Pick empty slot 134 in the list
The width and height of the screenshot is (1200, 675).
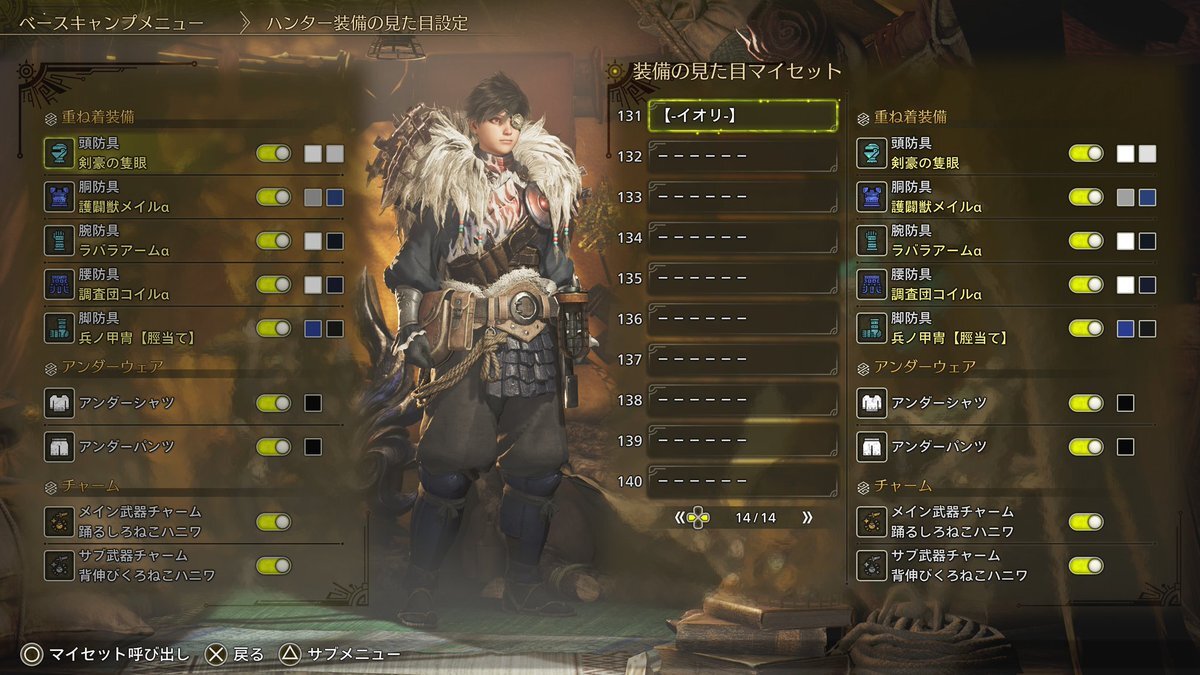742,238
